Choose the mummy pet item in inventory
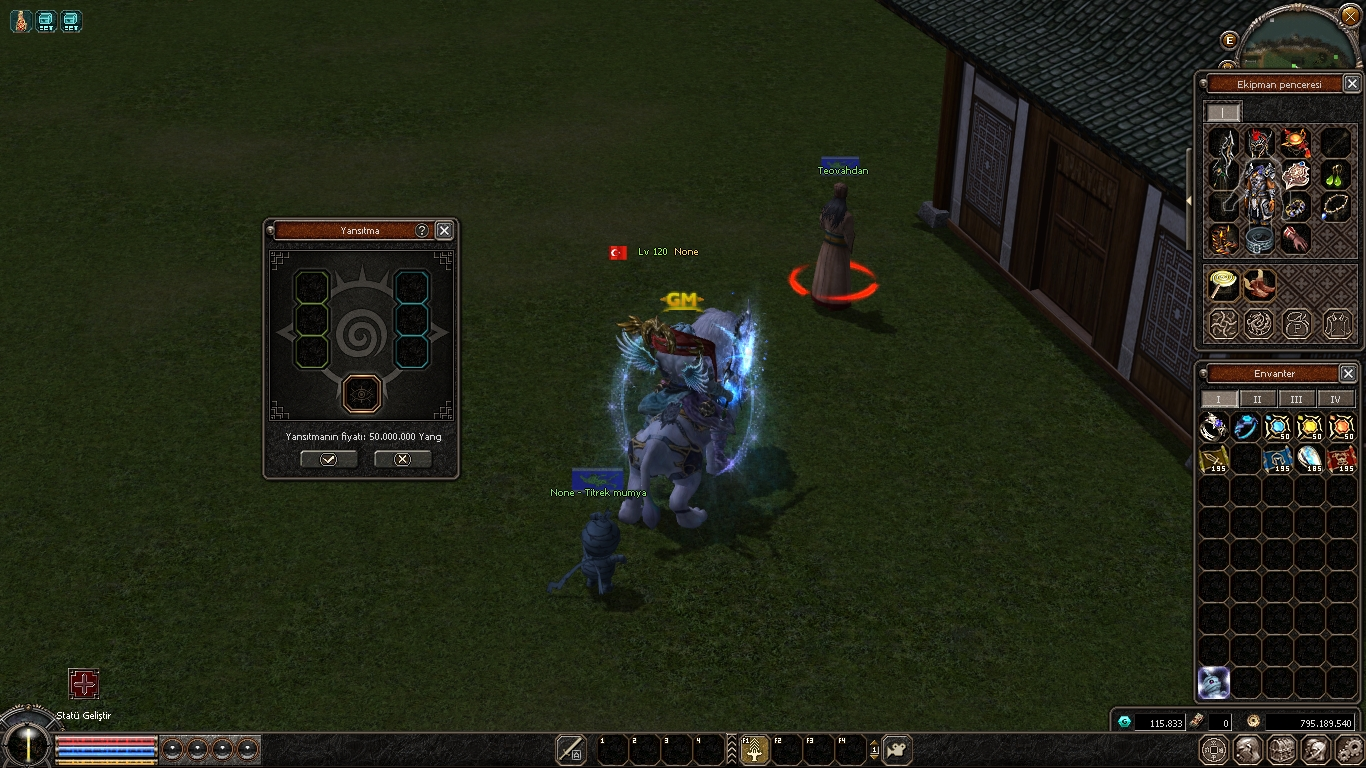The height and width of the screenshot is (768, 1366). 1214,682
